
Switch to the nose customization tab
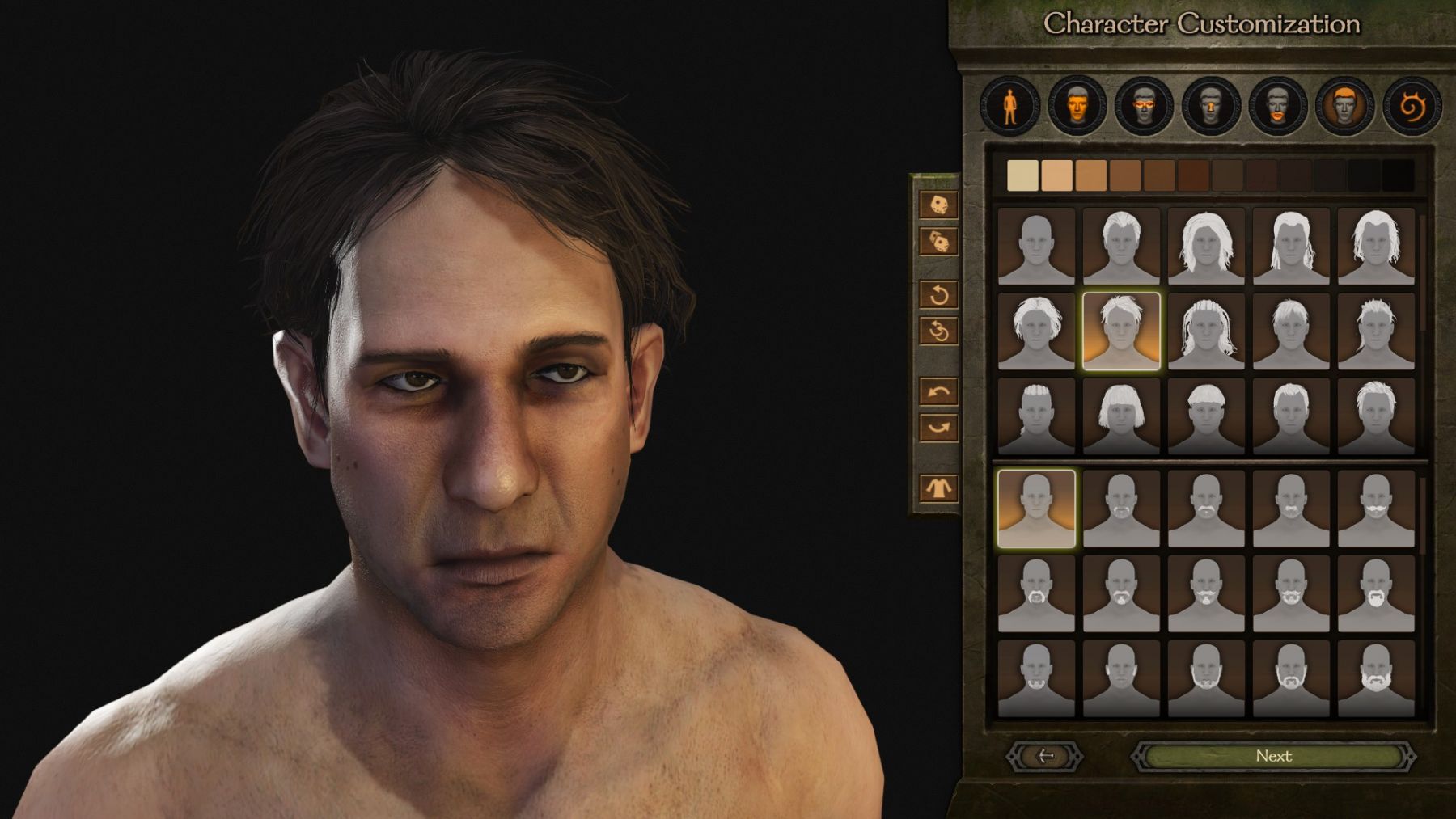pos(1210,106)
